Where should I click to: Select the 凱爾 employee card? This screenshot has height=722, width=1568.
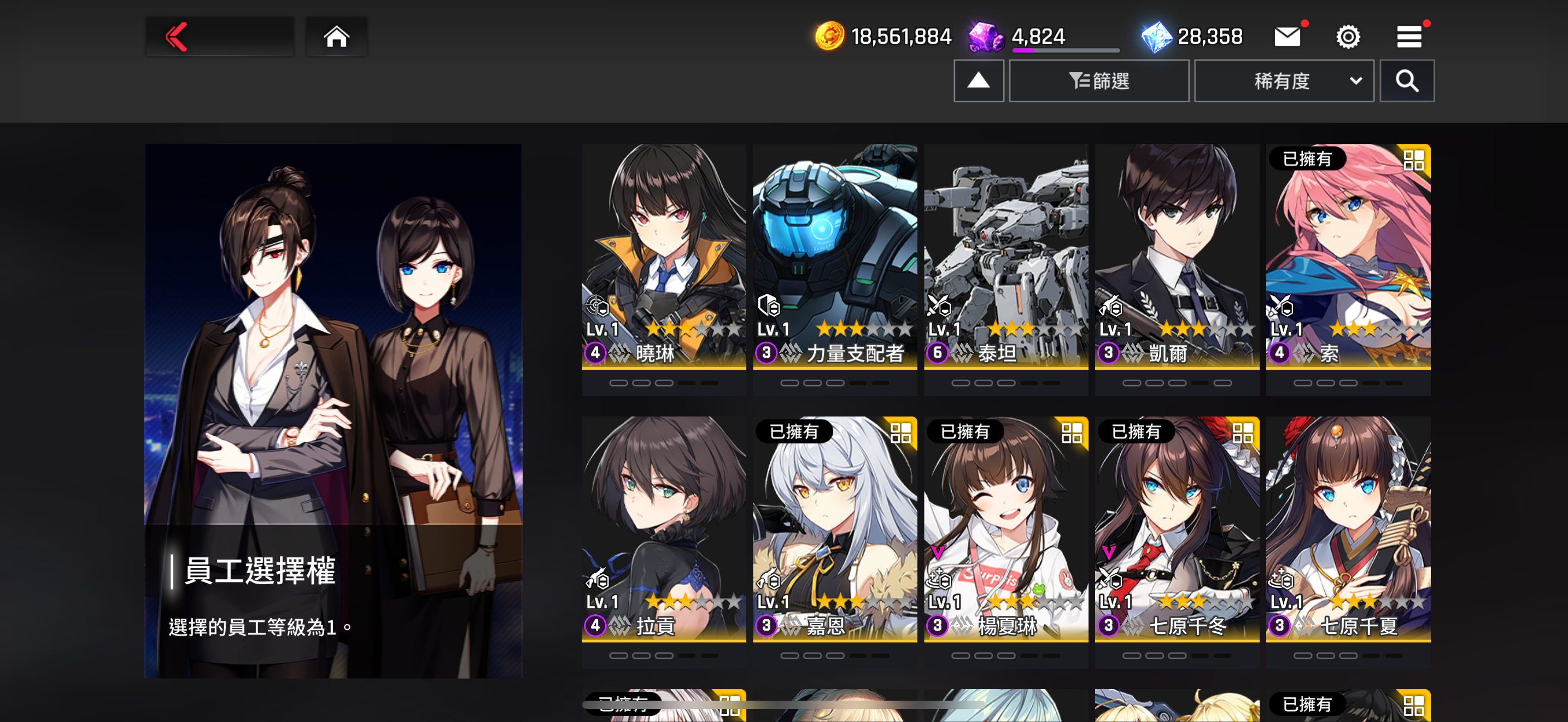coord(1177,255)
